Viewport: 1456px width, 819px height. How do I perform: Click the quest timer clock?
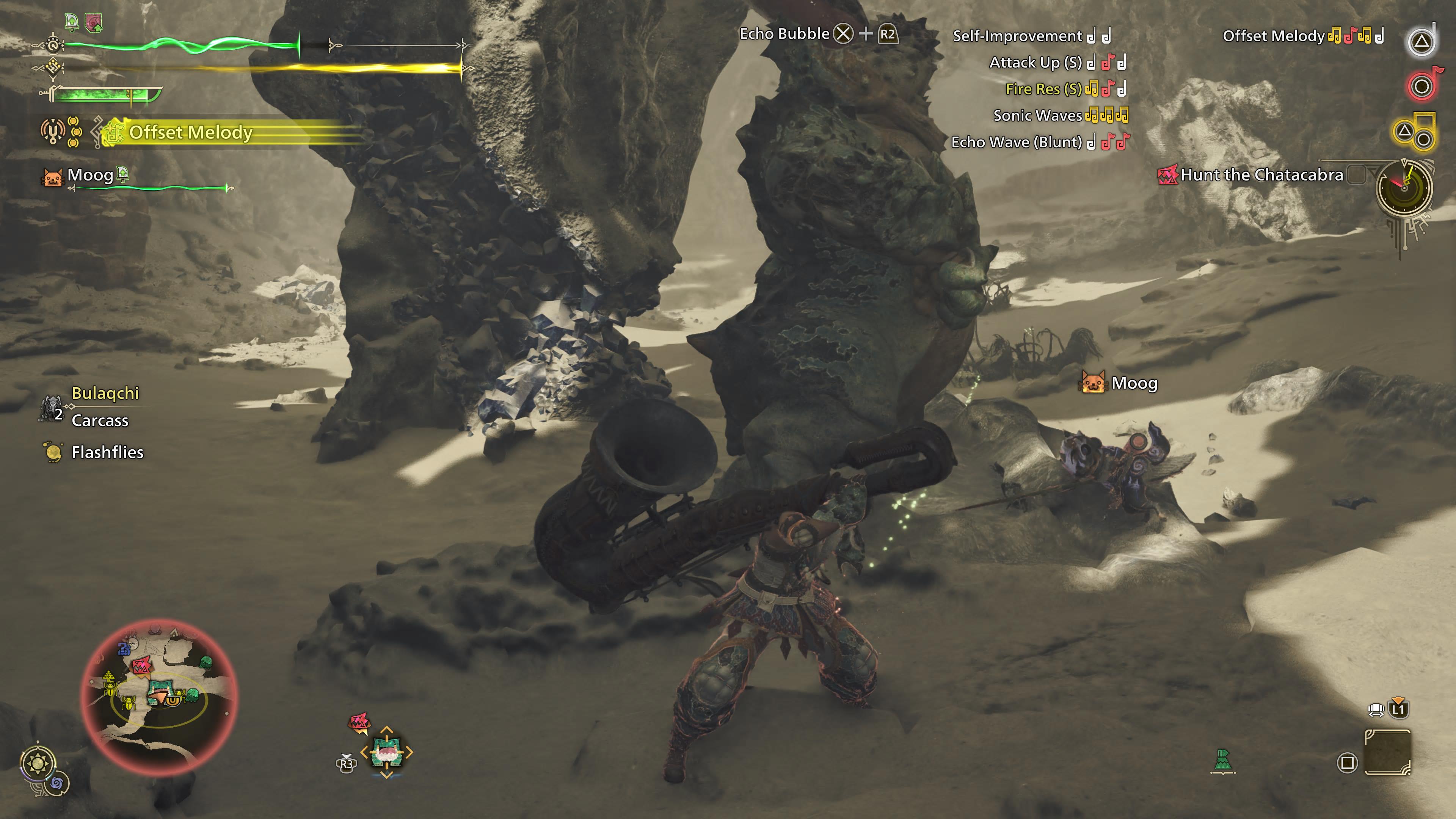pos(1403,188)
